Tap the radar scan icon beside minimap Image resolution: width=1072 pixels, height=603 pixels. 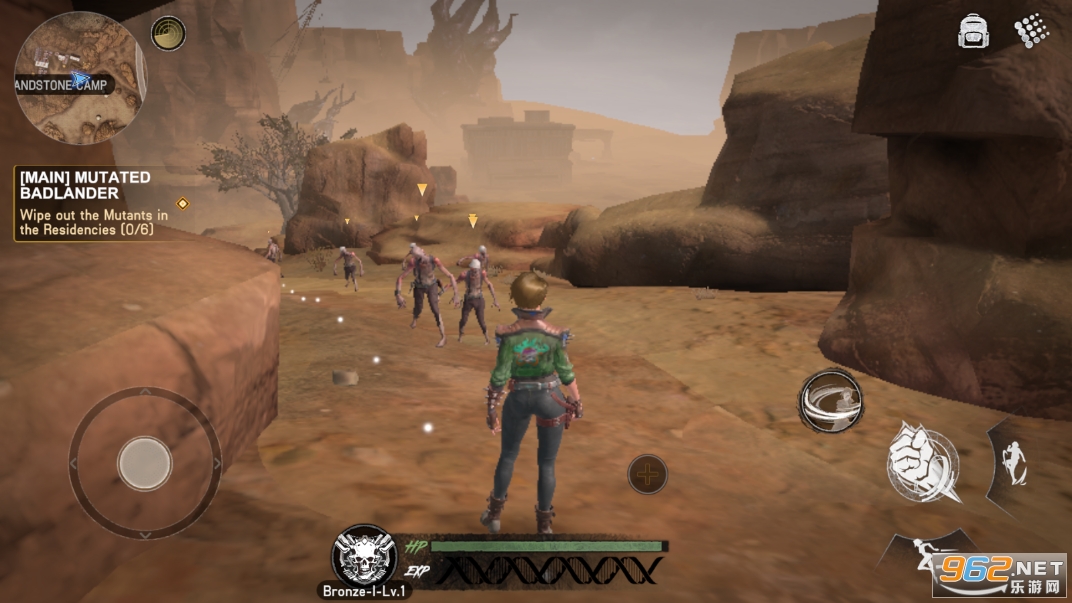168,33
